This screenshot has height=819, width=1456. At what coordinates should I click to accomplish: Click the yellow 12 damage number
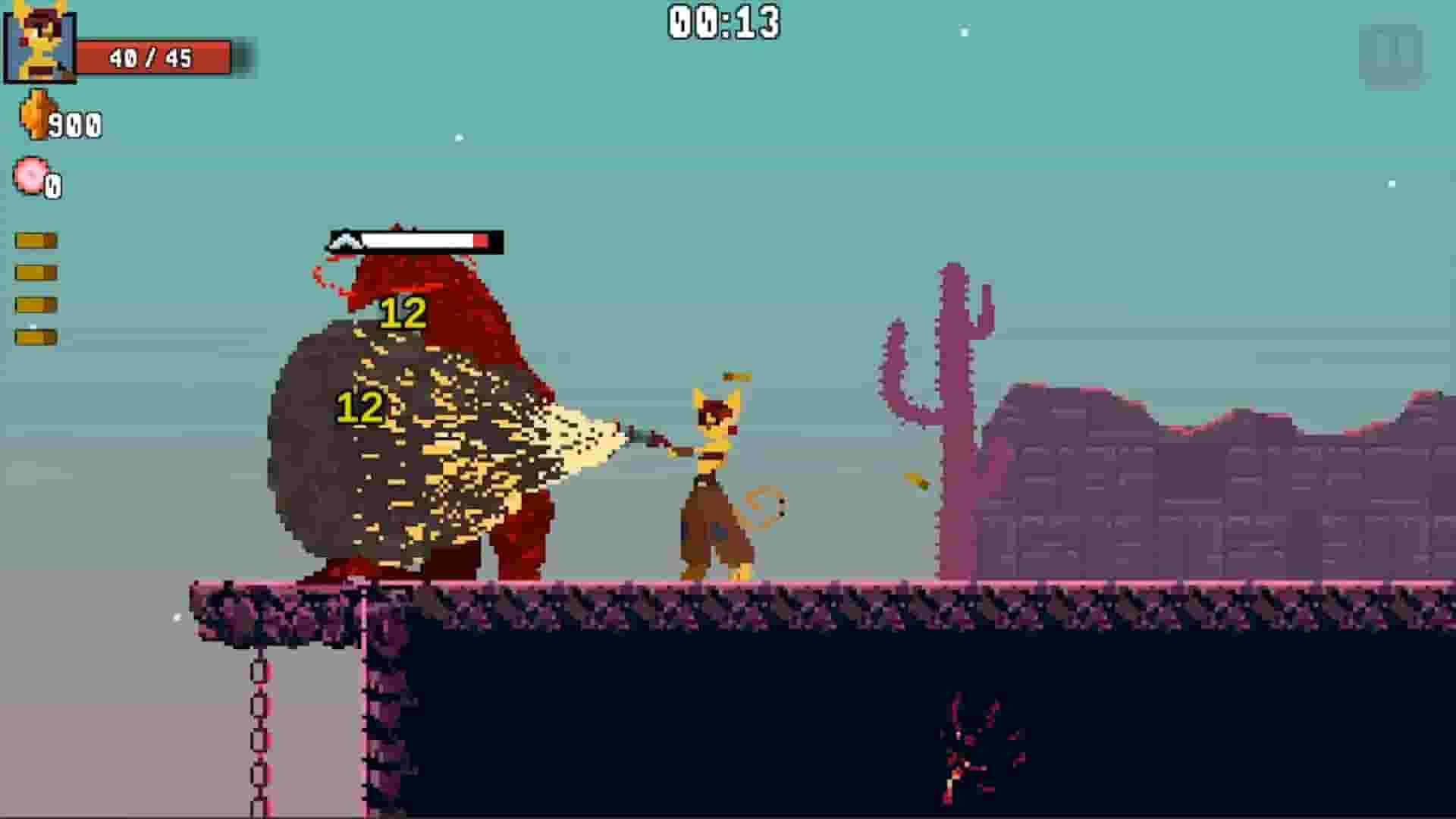402,311
